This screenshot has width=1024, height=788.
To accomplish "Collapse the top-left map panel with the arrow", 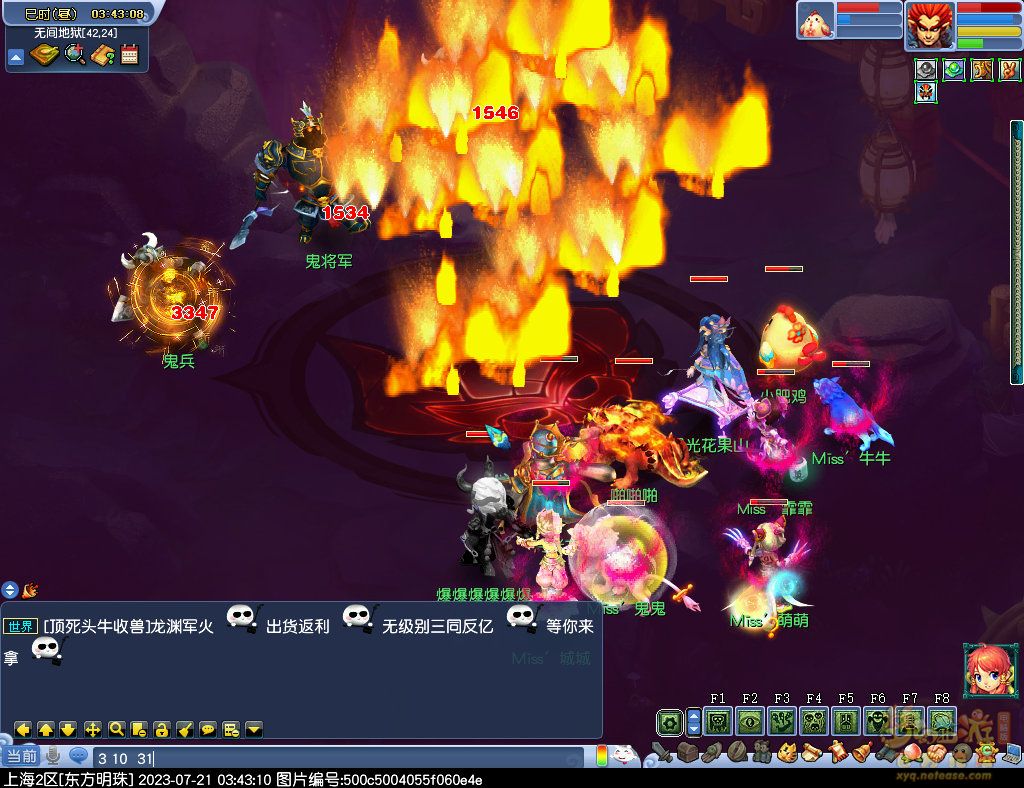I will pyautogui.click(x=16, y=57).
